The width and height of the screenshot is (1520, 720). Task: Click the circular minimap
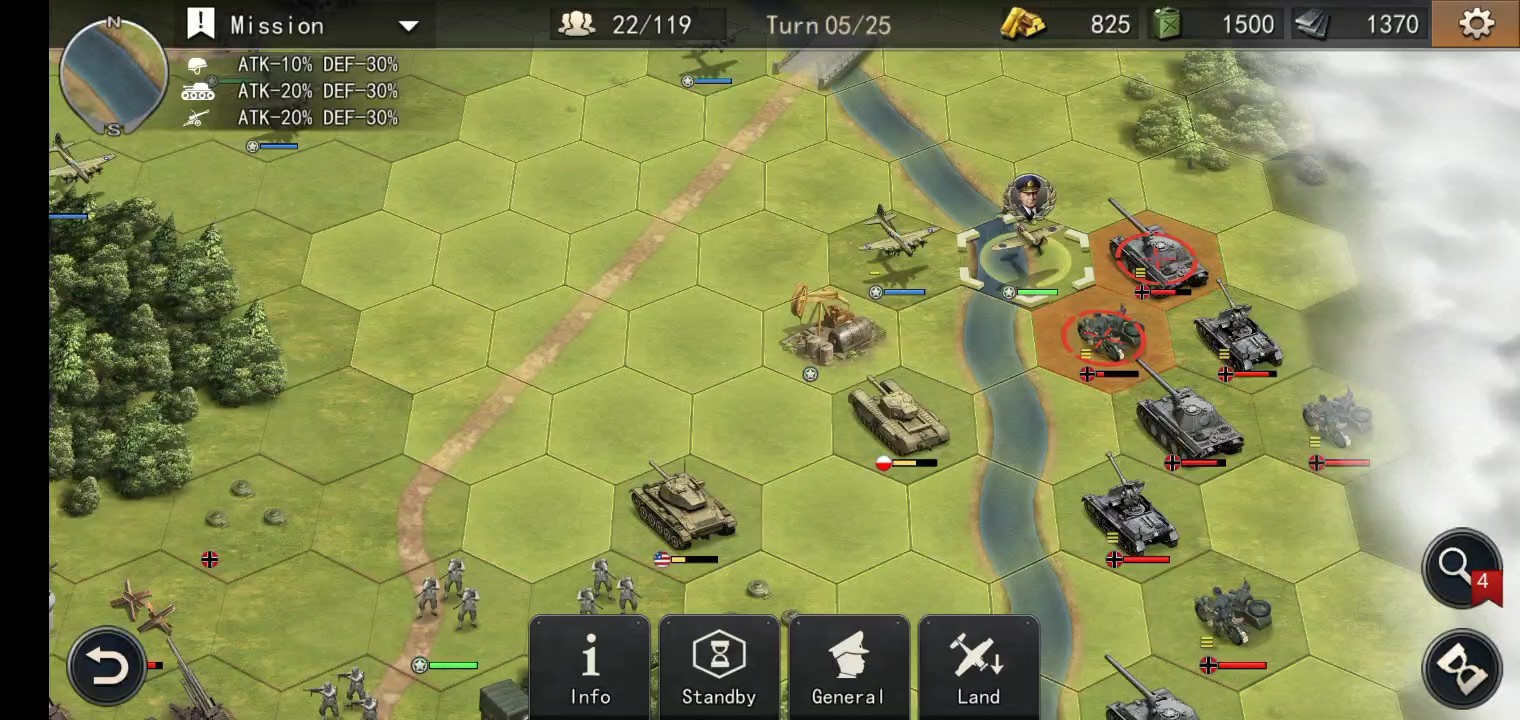click(113, 76)
